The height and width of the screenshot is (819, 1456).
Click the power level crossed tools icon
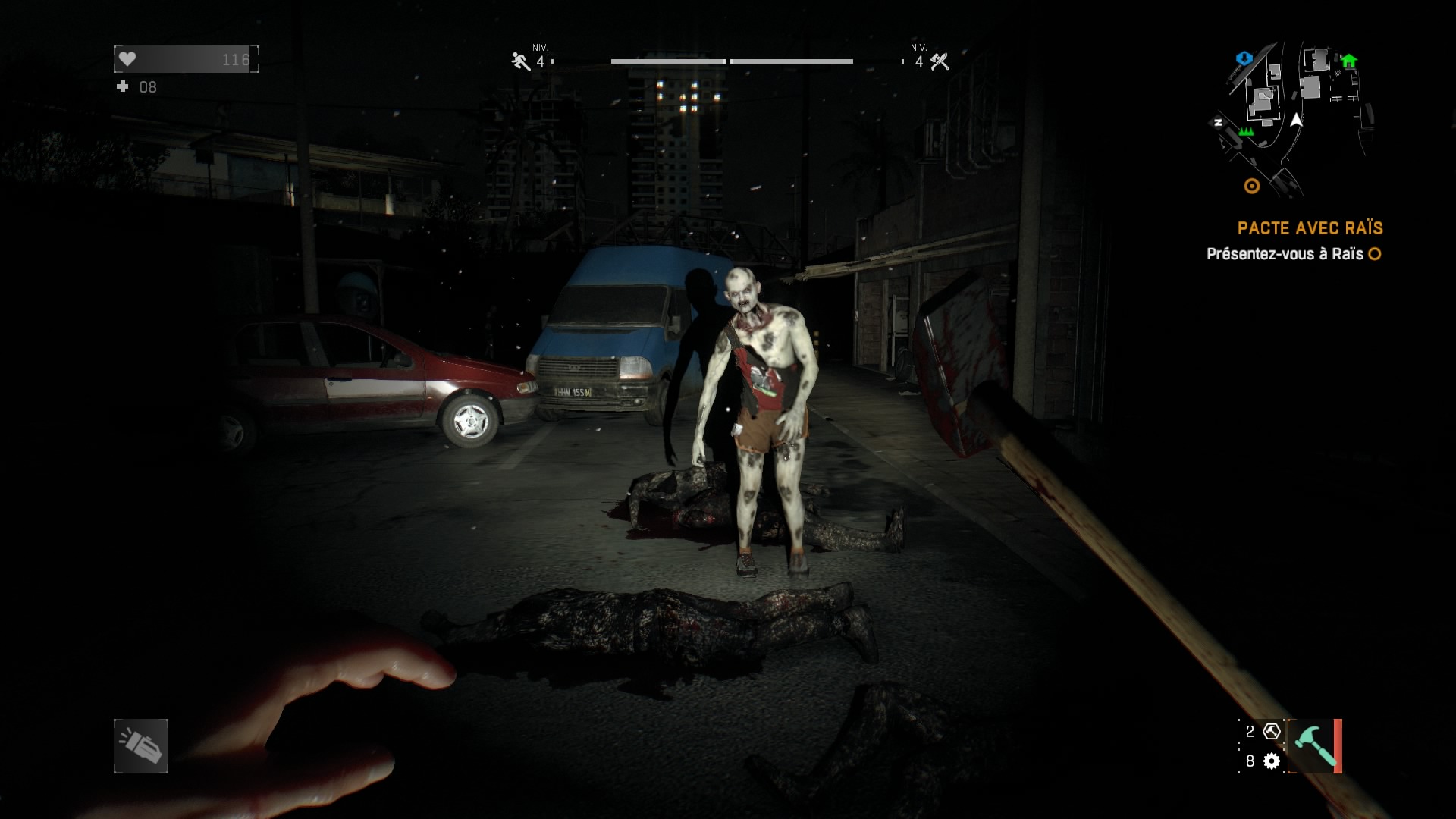(x=940, y=61)
